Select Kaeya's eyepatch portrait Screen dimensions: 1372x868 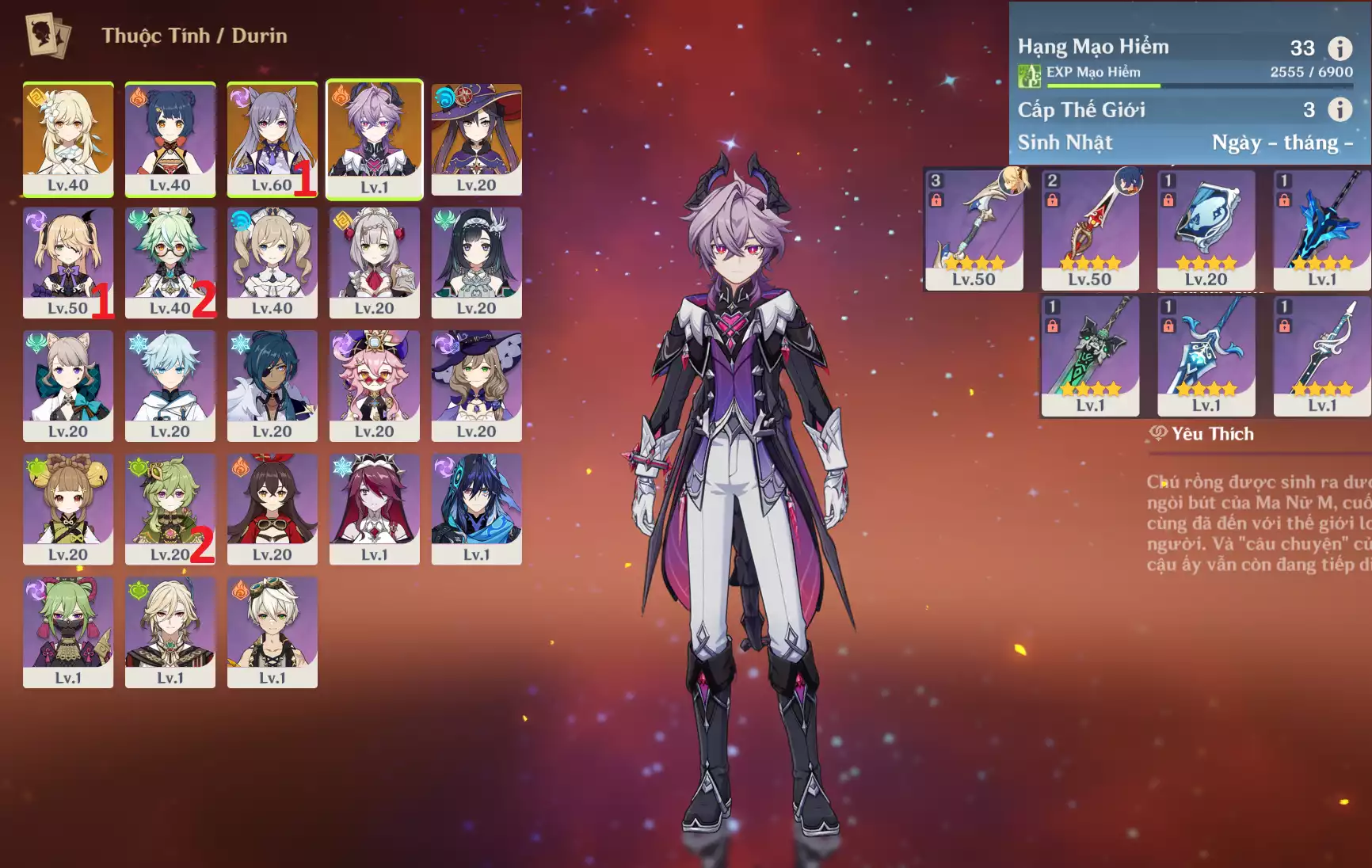point(272,386)
